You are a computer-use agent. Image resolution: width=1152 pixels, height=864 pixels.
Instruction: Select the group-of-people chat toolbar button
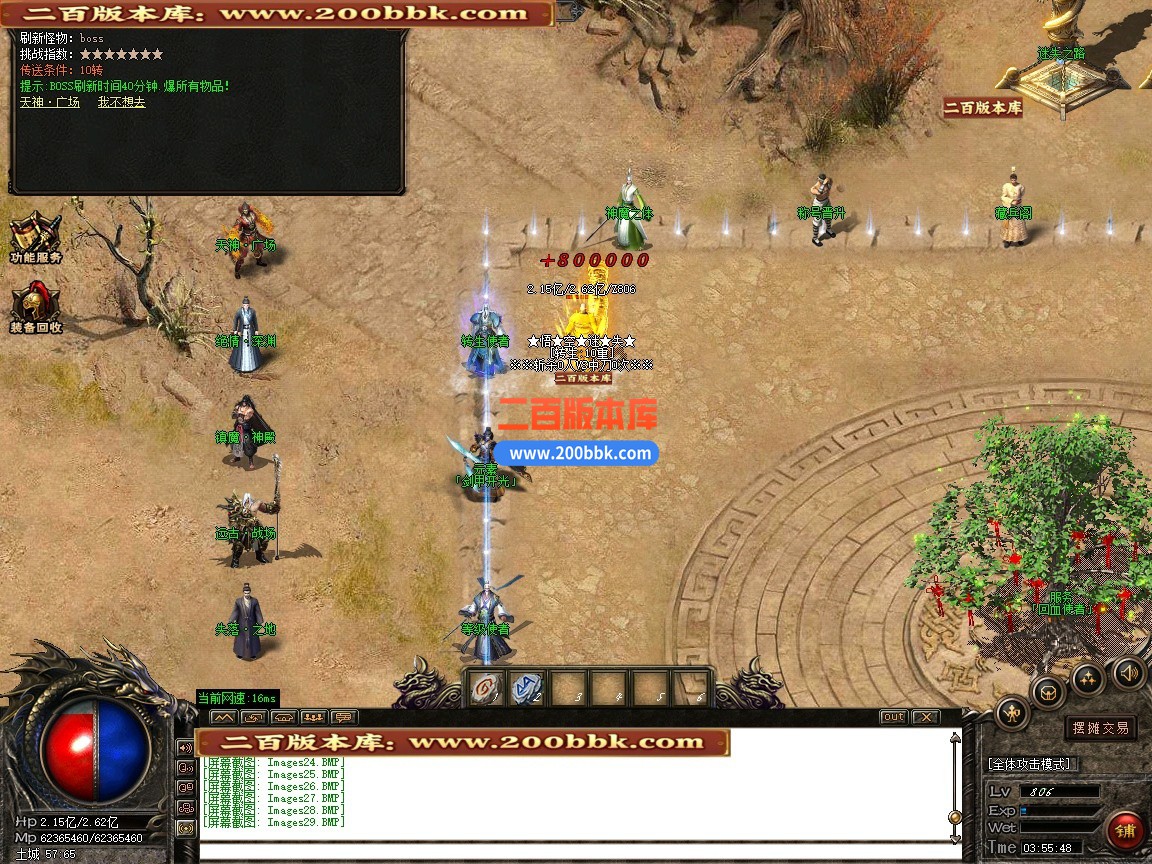[314, 717]
